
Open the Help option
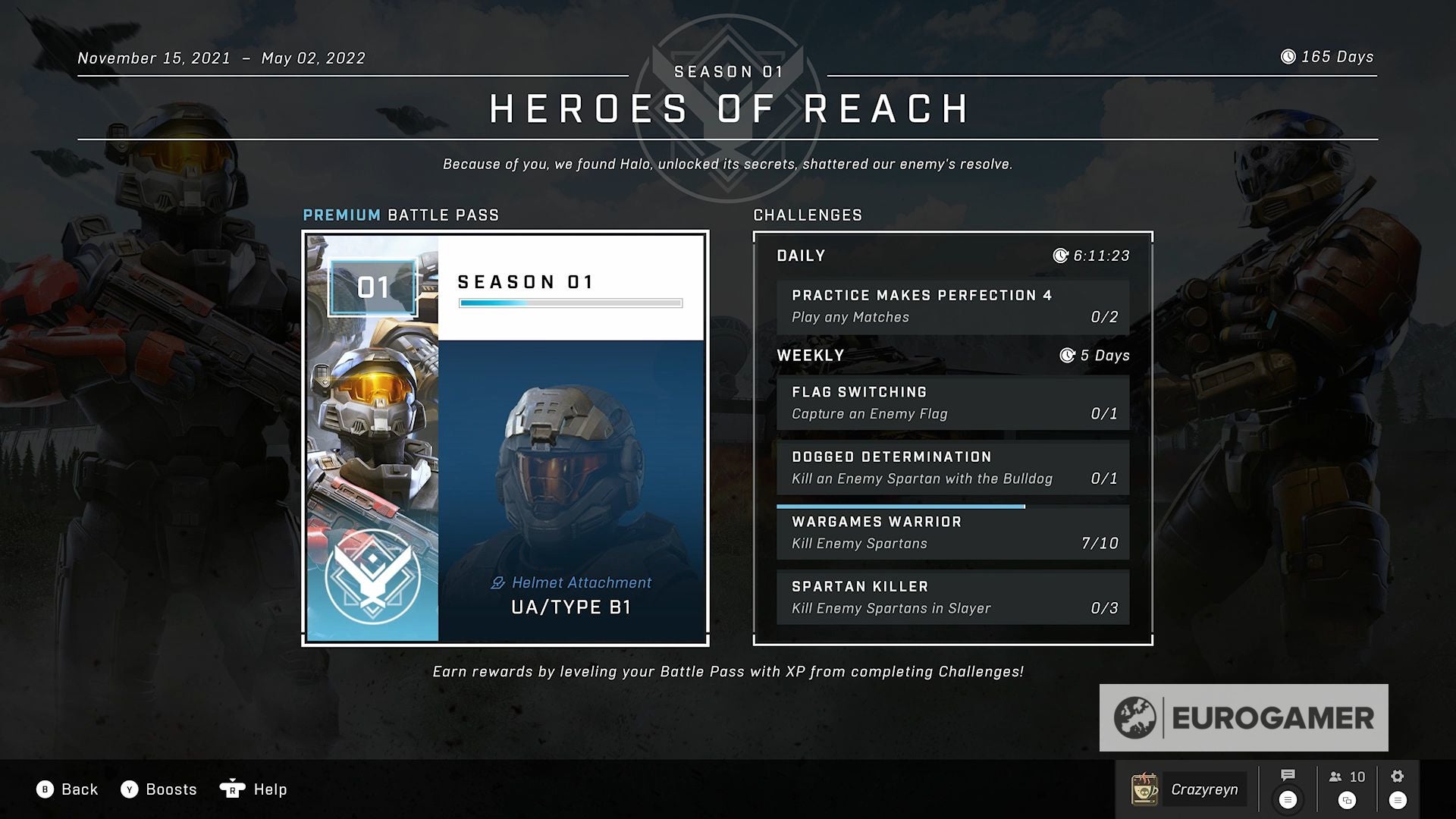(x=253, y=789)
